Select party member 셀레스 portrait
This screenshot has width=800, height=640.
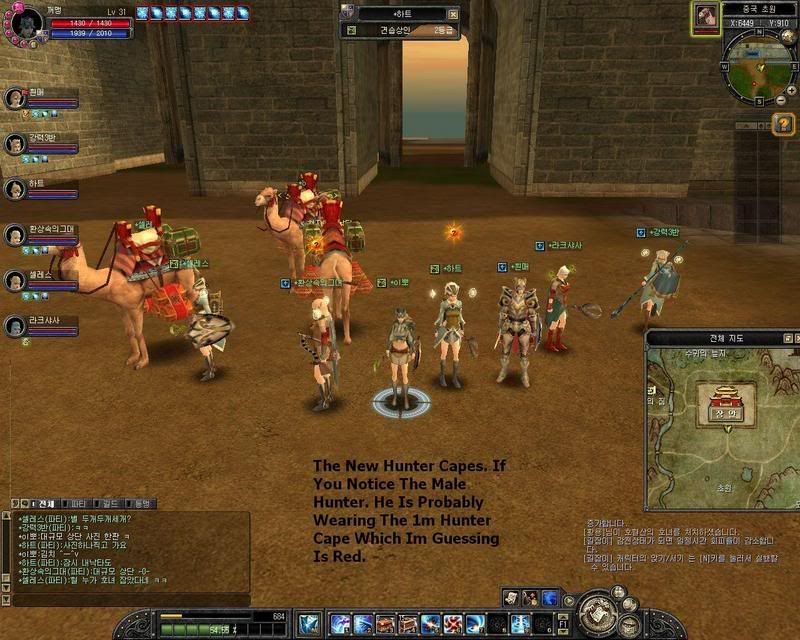(x=15, y=281)
